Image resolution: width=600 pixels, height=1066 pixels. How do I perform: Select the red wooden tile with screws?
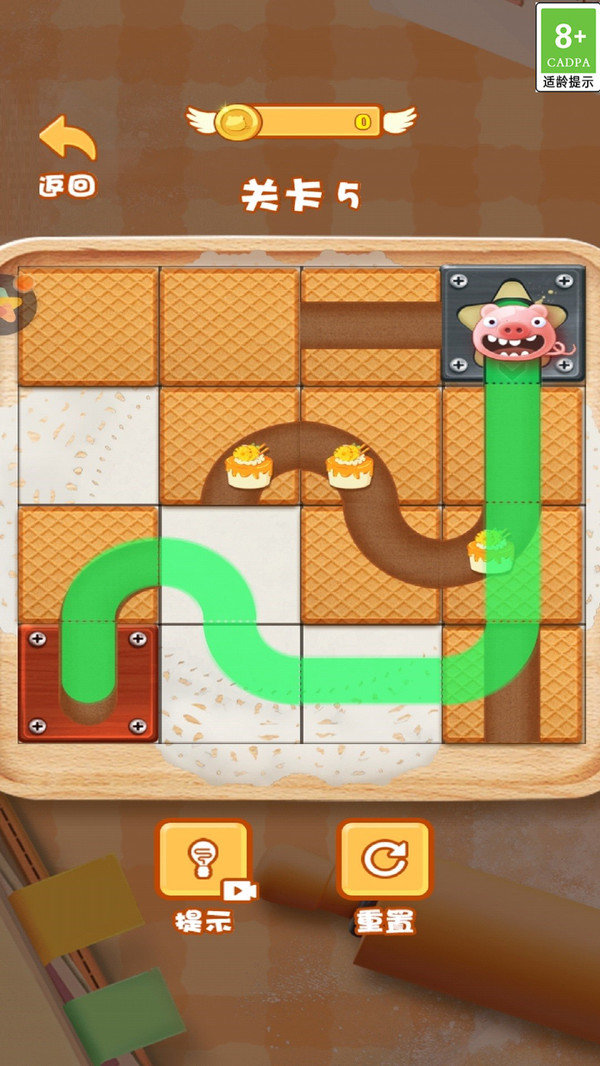pyautogui.click(x=88, y=682)
